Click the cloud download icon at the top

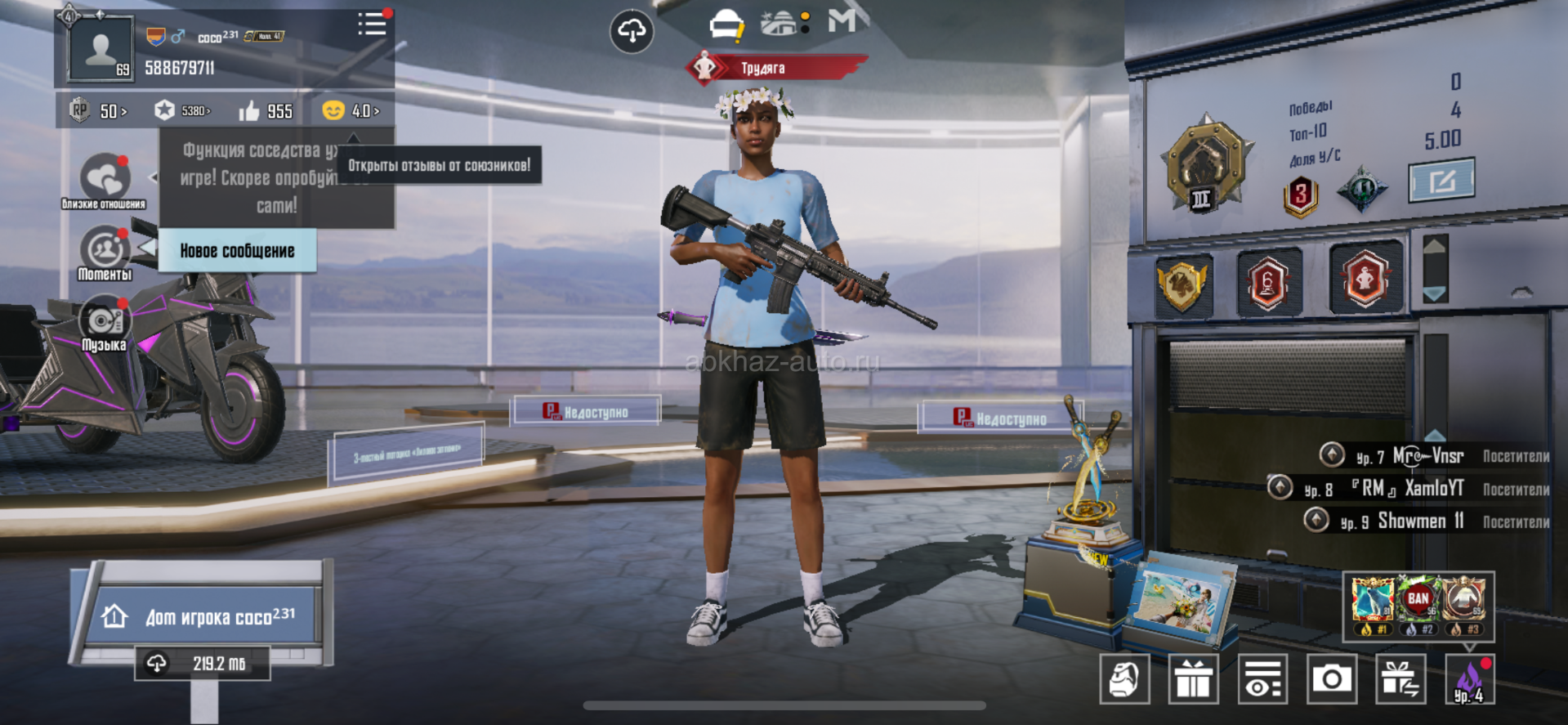click(x=632, y=32)
